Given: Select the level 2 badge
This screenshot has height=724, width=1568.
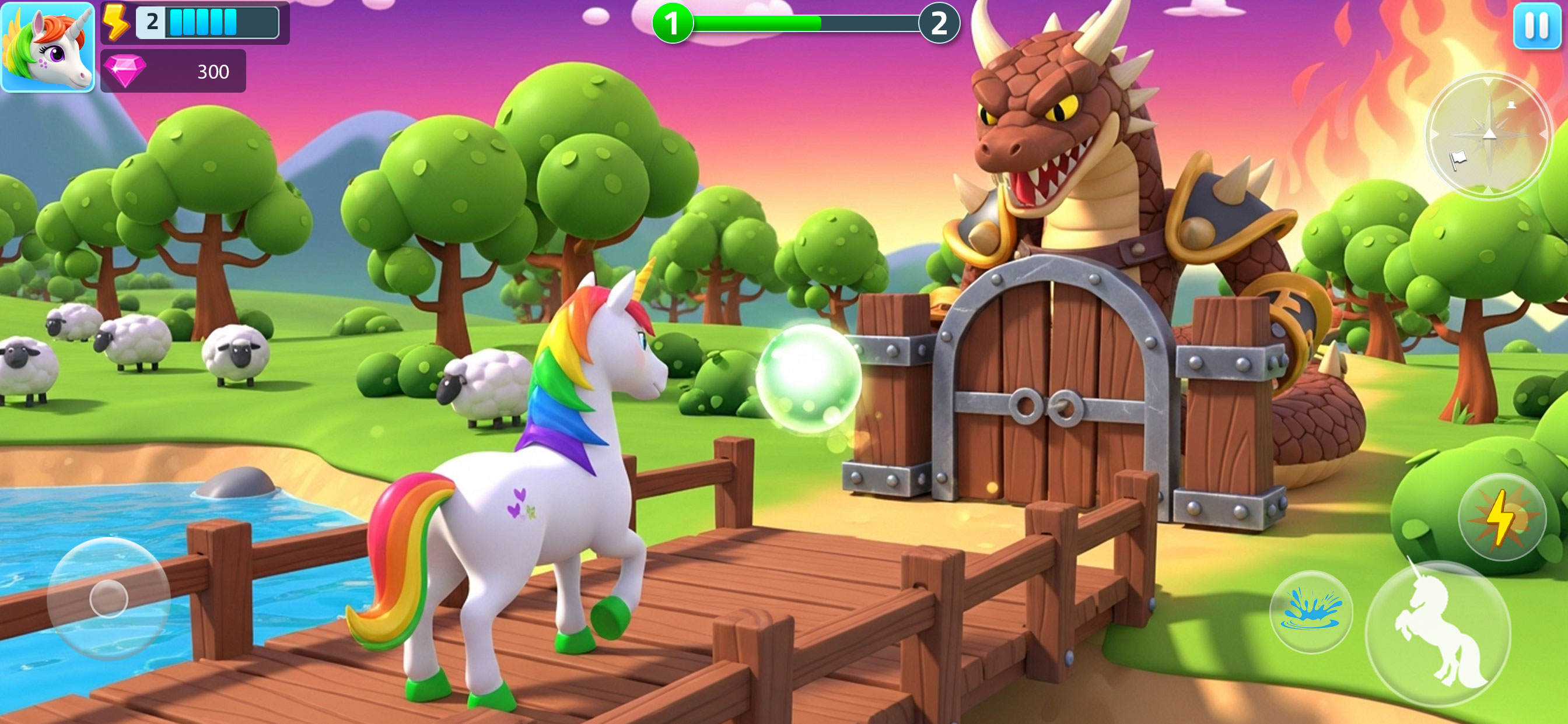Looking at the screenshot, I should point(937,24).
